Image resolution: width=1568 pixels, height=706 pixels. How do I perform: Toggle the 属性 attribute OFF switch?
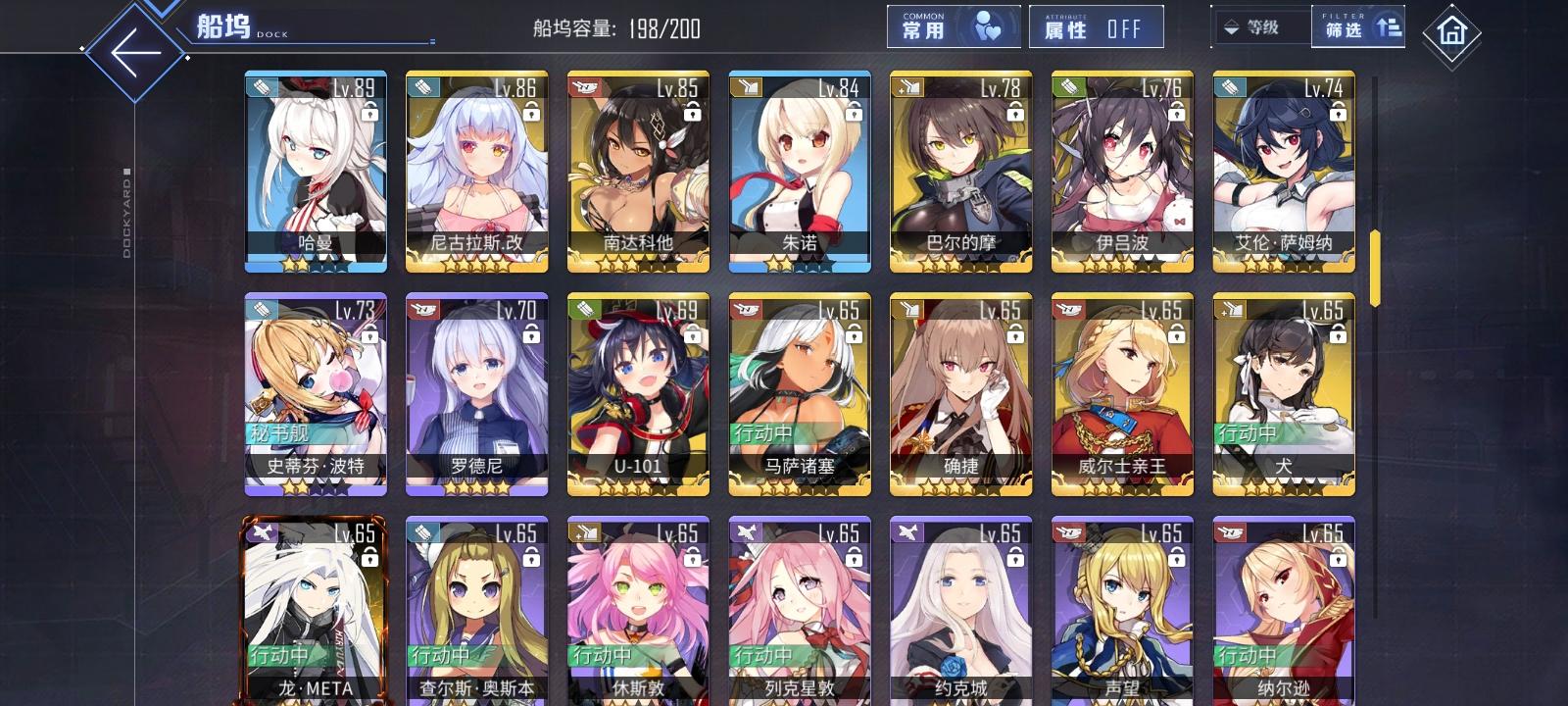(x=1095, y=27)
